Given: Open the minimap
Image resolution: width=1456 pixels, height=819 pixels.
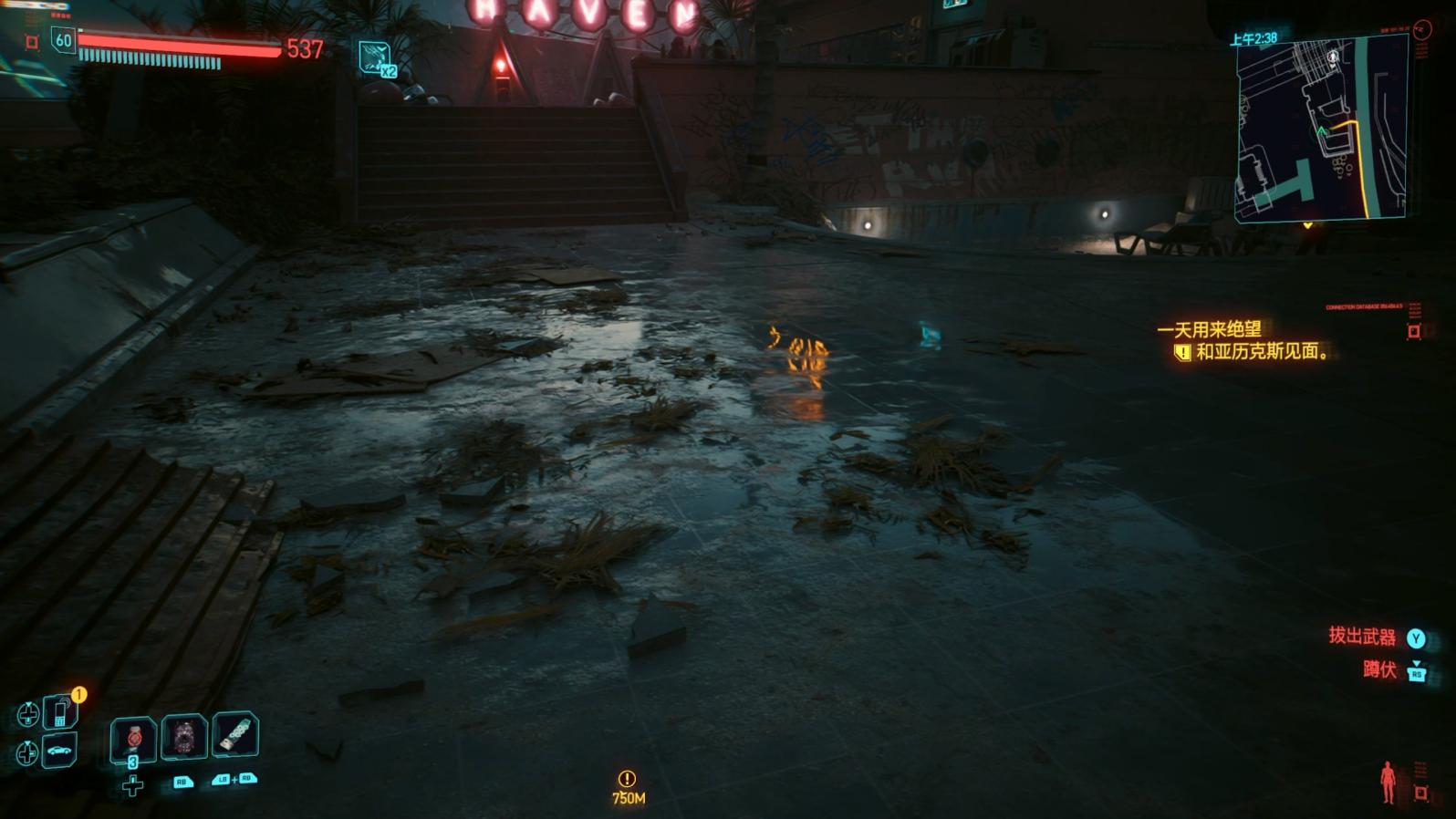Looking at the screenshot, I should point(1320,130).
